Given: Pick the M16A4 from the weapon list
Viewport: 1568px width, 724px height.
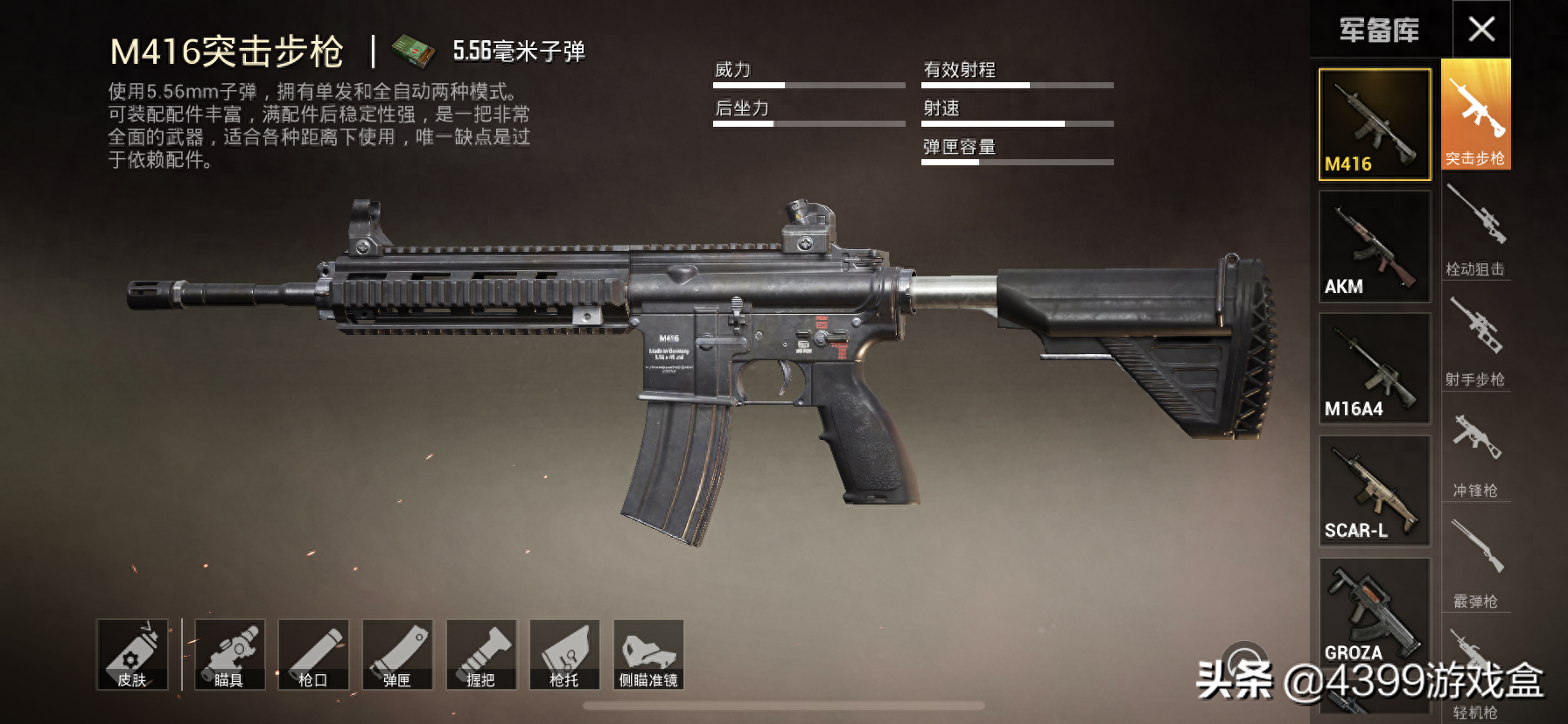Looking at the screenshot, I should (1374, 369).
